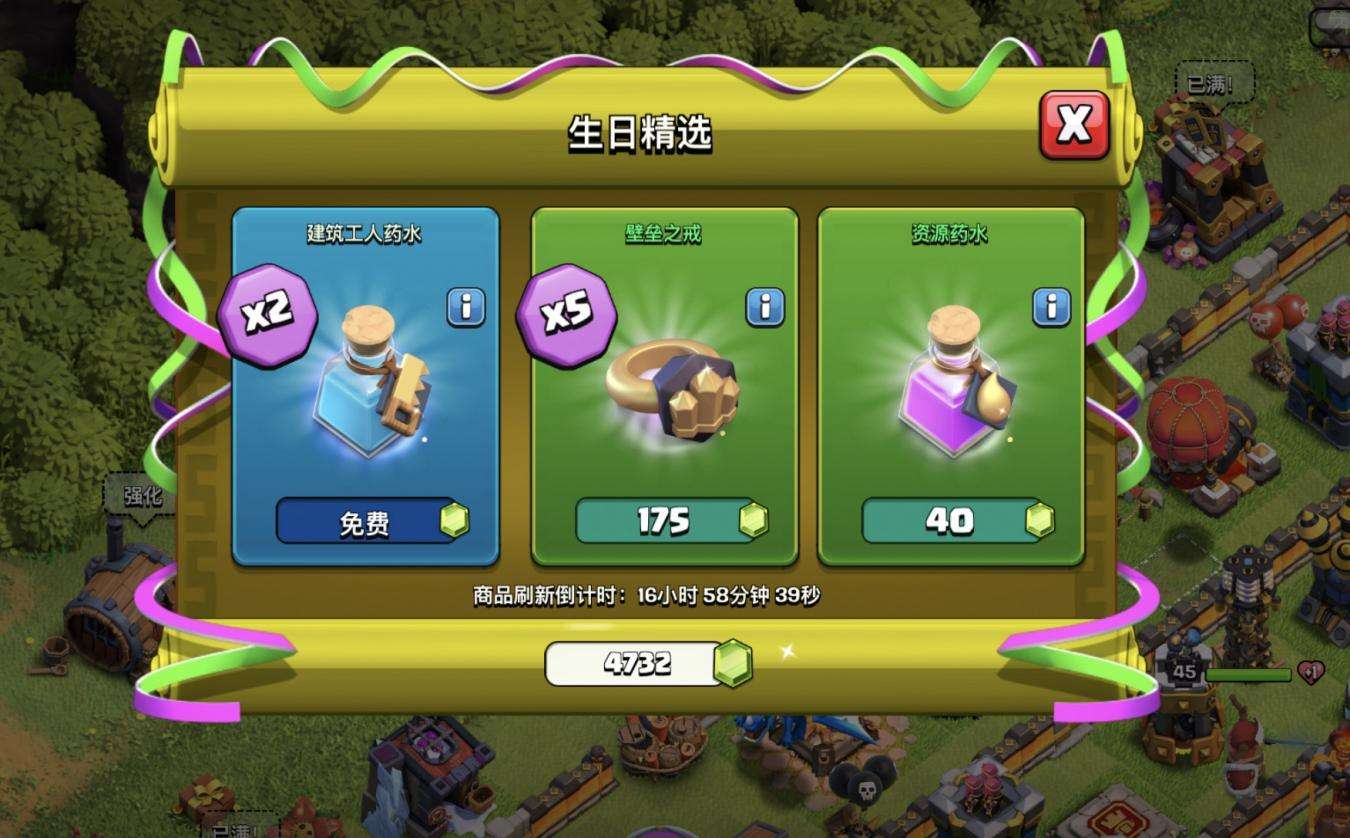Close the 生日精选 shop window
The width and height of the screenshot is (1350, 838).
click(x=1074, y=125)
